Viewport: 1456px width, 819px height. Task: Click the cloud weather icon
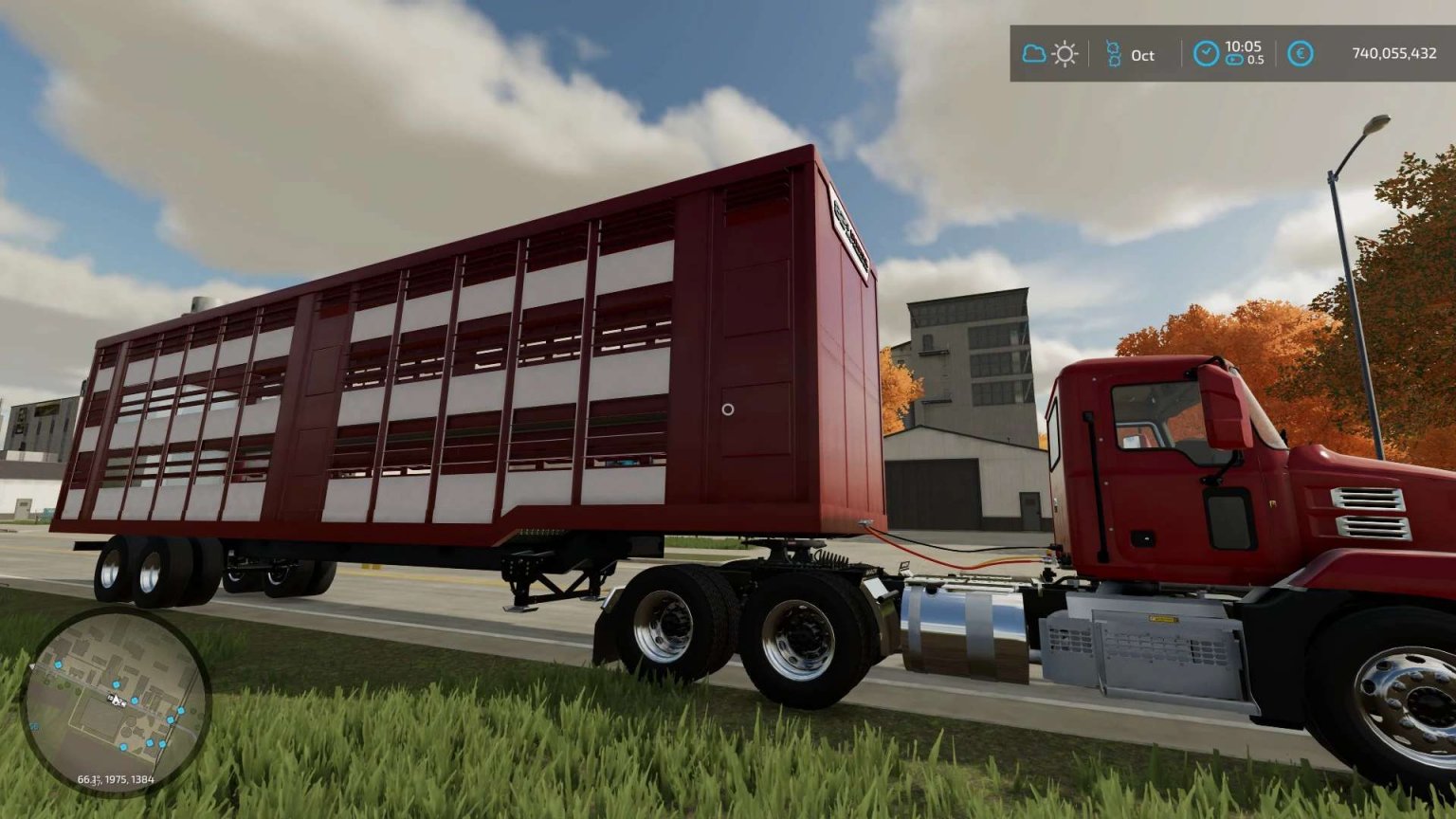coord(1034,54)
